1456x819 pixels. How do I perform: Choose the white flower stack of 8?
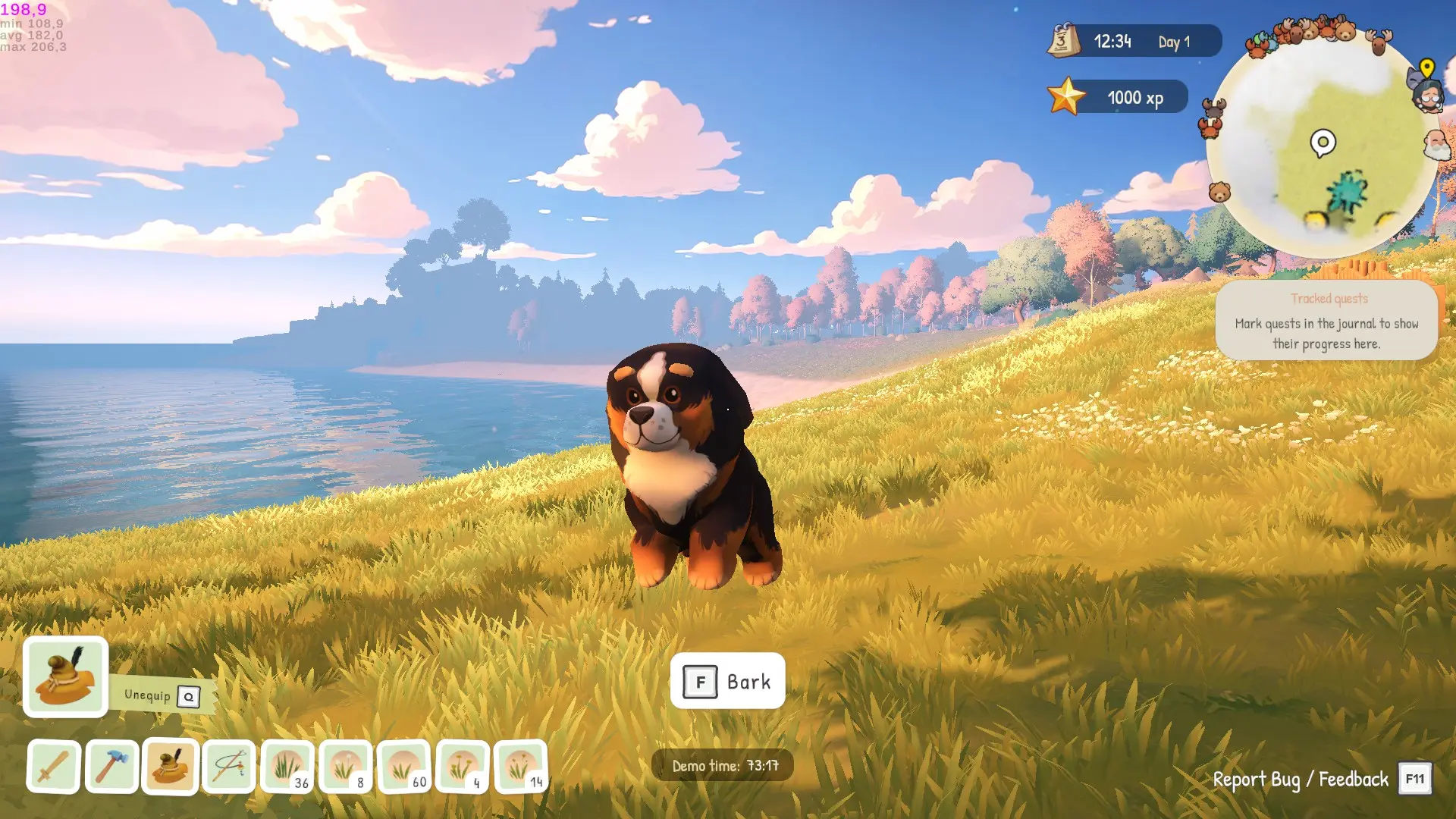point(346,767)
